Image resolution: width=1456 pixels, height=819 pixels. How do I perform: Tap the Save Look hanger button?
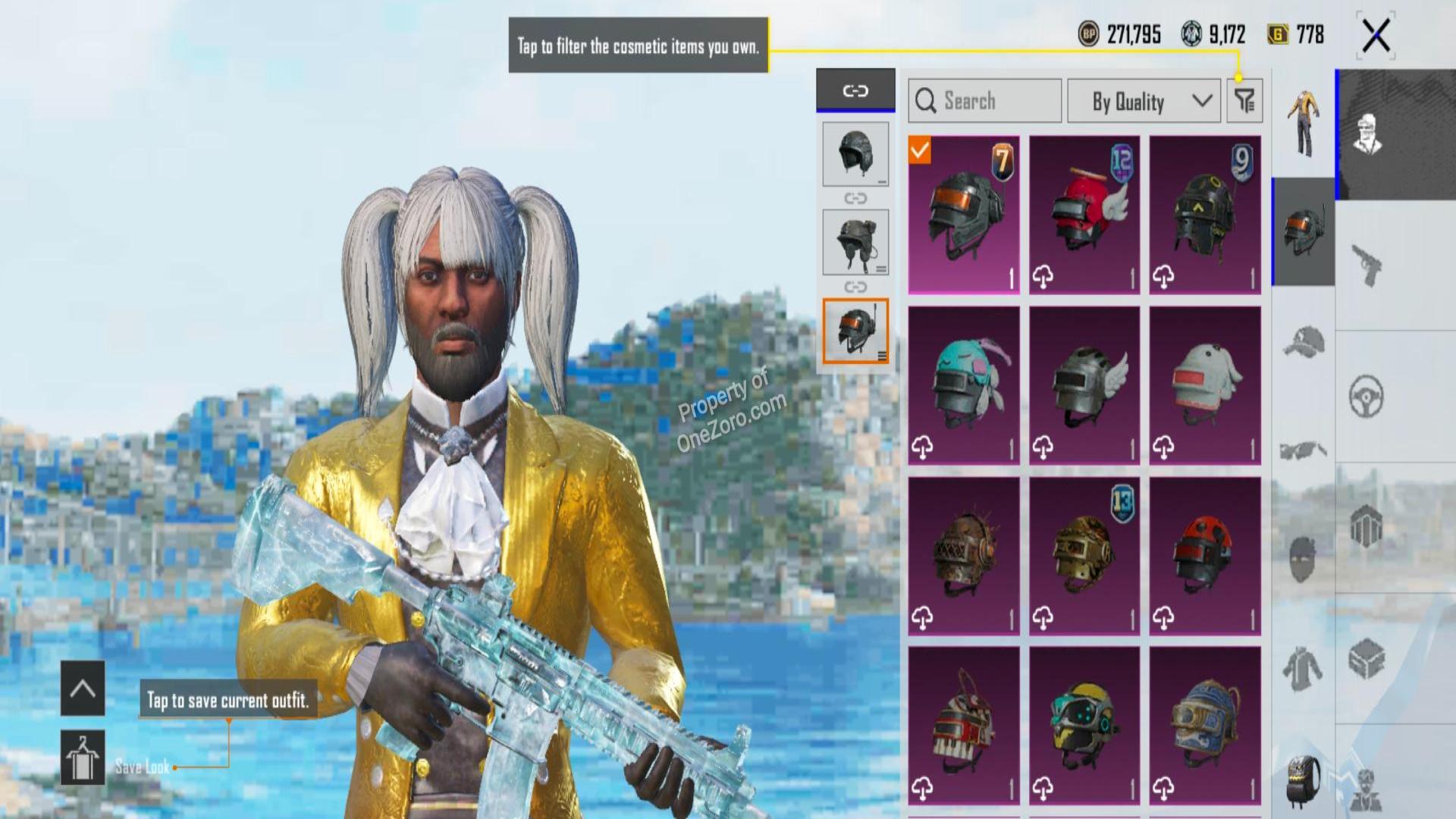click(83, 758)
